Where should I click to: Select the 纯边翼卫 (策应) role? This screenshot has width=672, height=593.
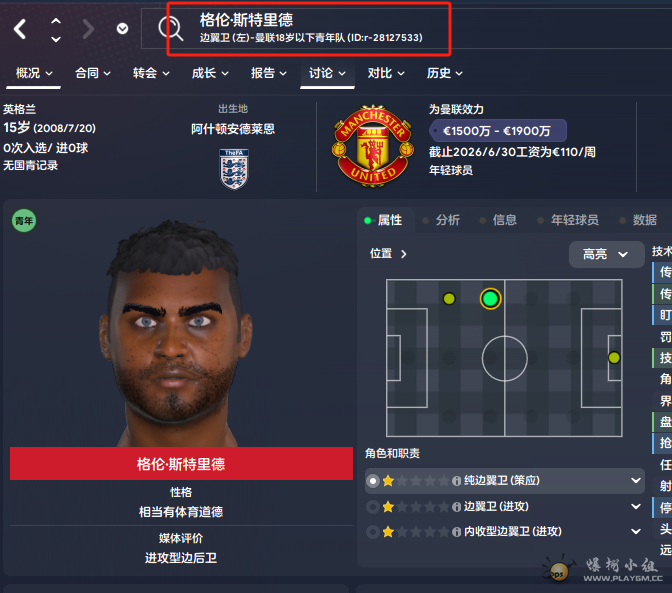pyautogui.click(x=505, y=481)
